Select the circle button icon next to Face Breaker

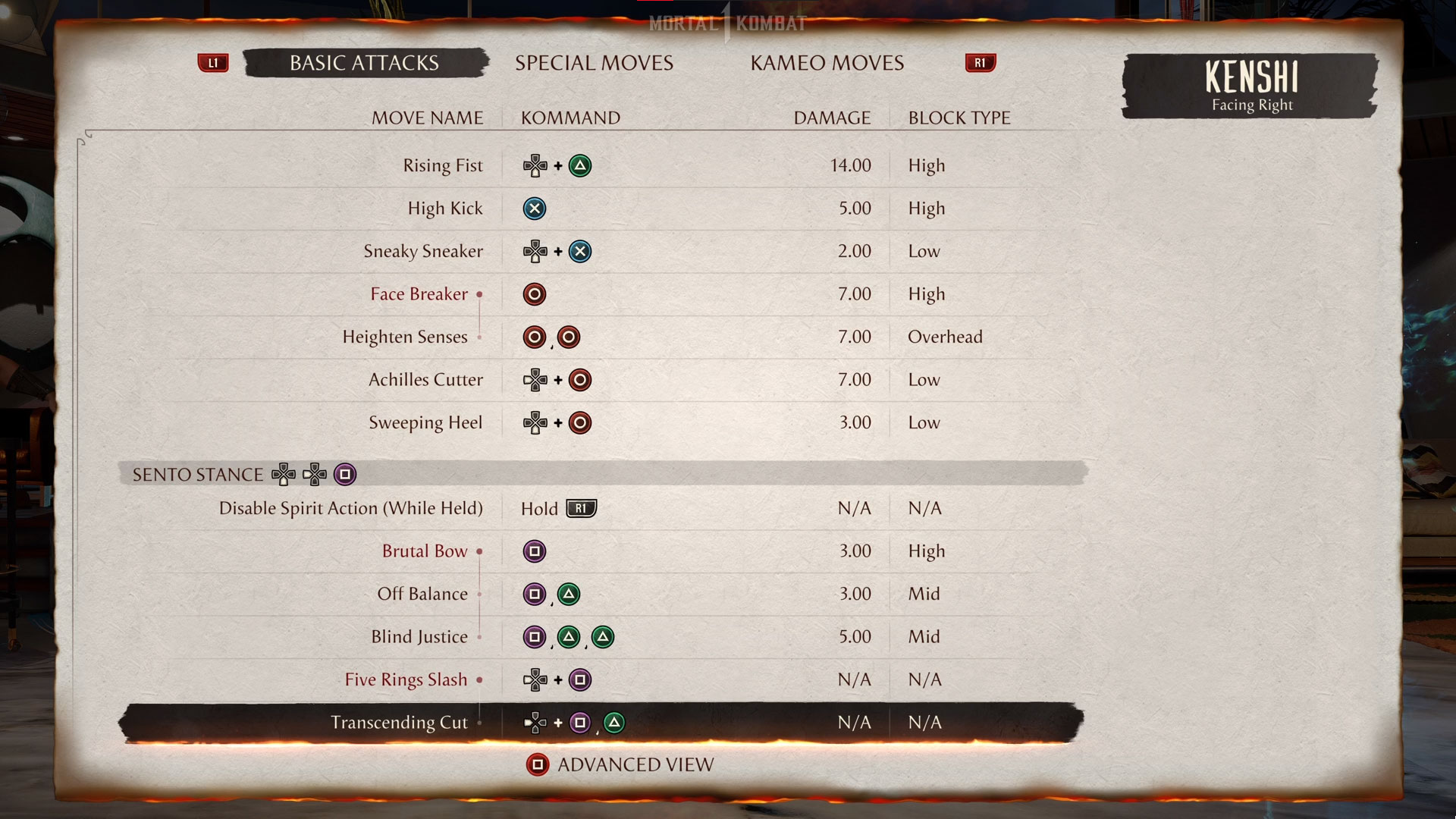click(x=535, y=294)
